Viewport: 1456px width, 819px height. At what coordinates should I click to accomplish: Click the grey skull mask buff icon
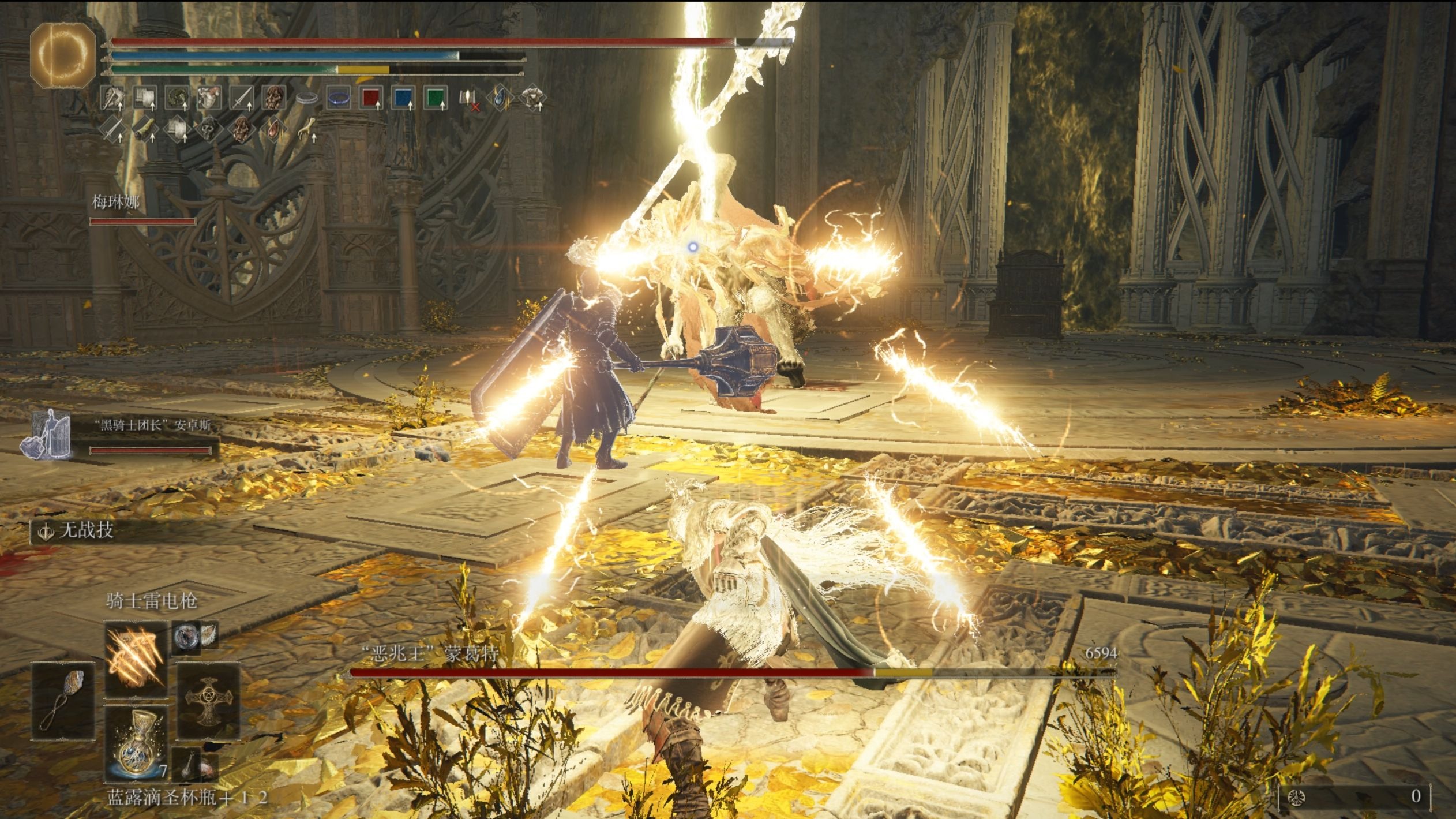(208, 130)
